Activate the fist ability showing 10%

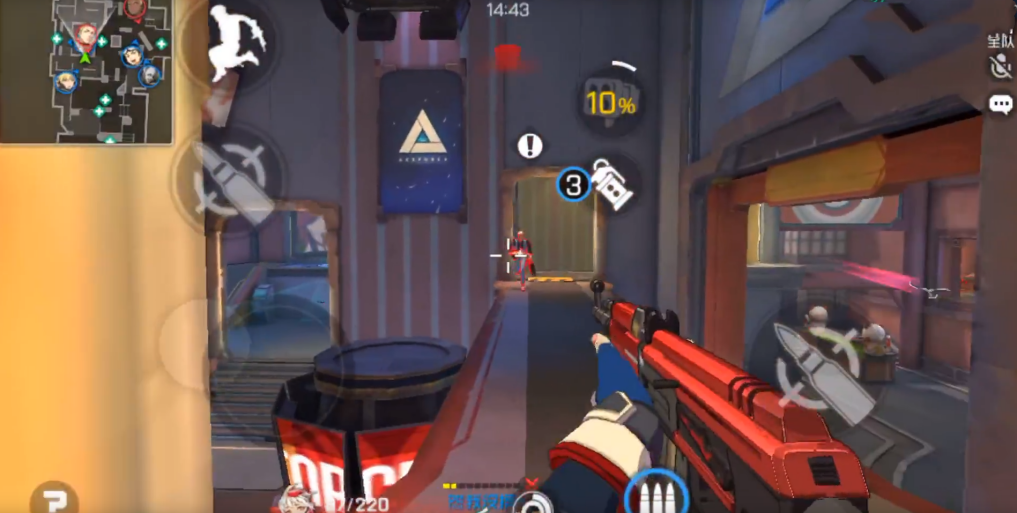[610, 100]
